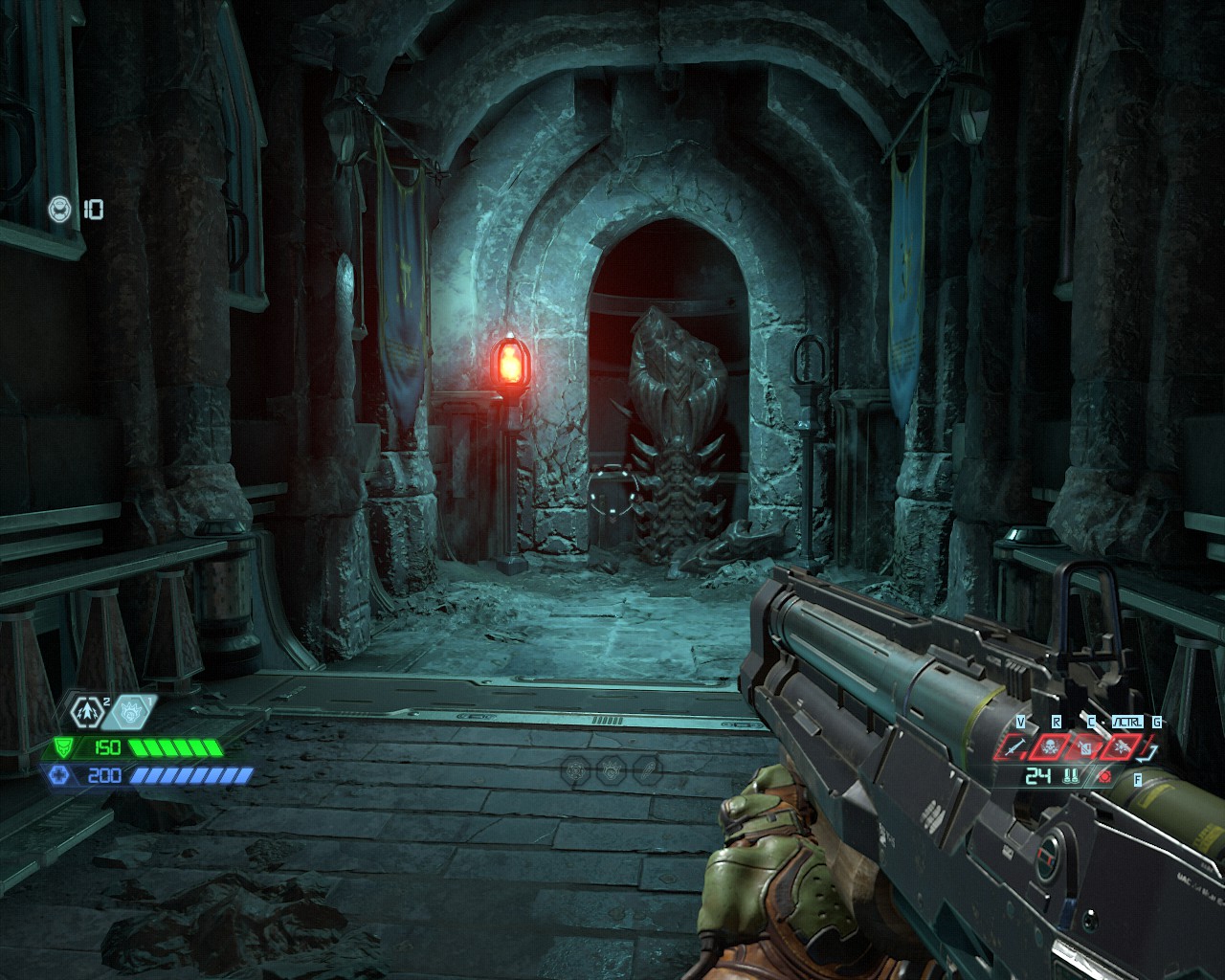
Task: Activate the flaming skull hexagon icon
Action: [132, 711]
